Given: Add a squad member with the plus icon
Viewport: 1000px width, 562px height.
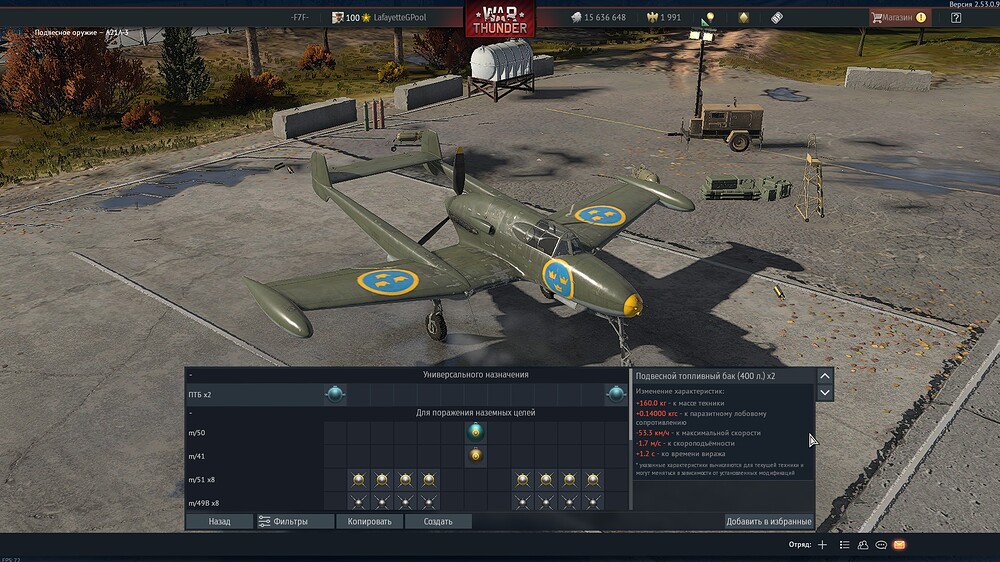Looking at the screenshot, I should pos(822,545).
